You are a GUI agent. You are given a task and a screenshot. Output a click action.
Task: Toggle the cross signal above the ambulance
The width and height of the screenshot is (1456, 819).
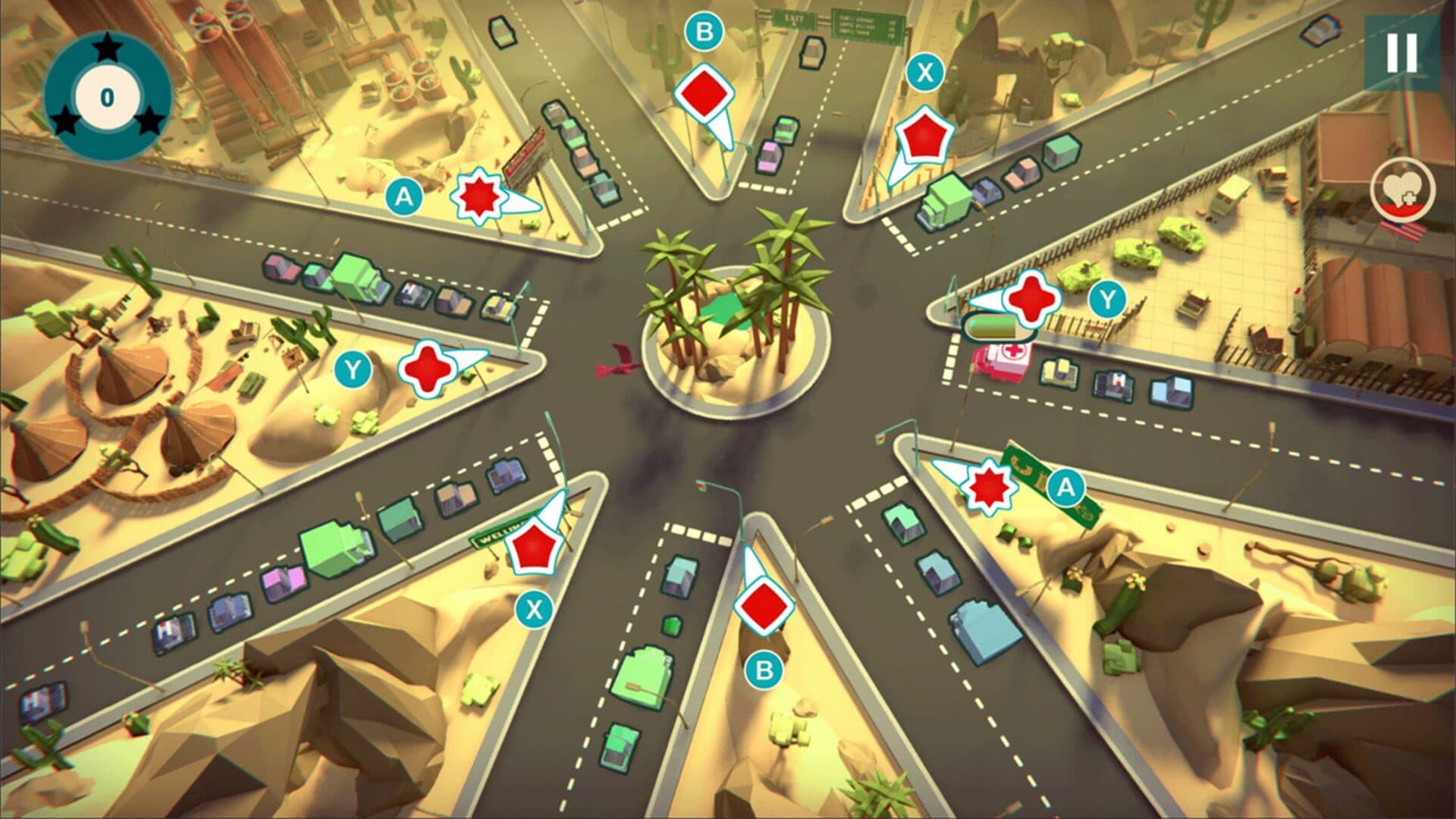[1030, 299]
